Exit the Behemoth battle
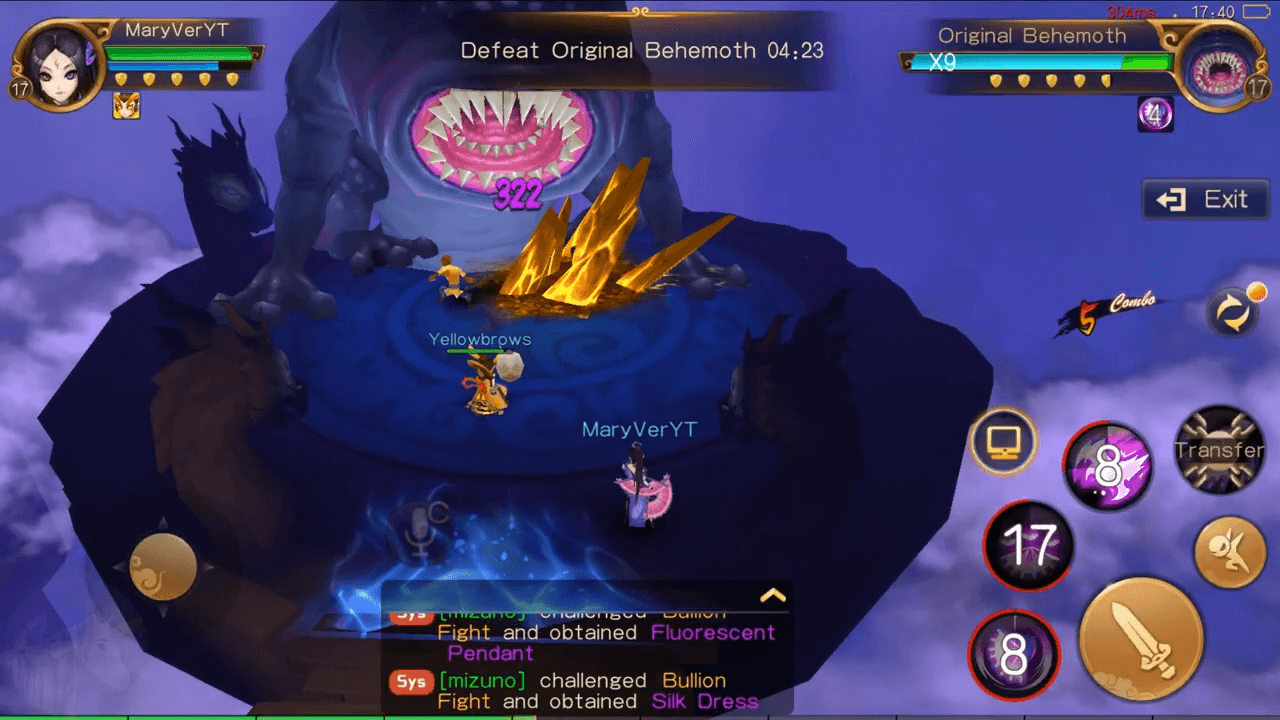 coord(1201,200)
